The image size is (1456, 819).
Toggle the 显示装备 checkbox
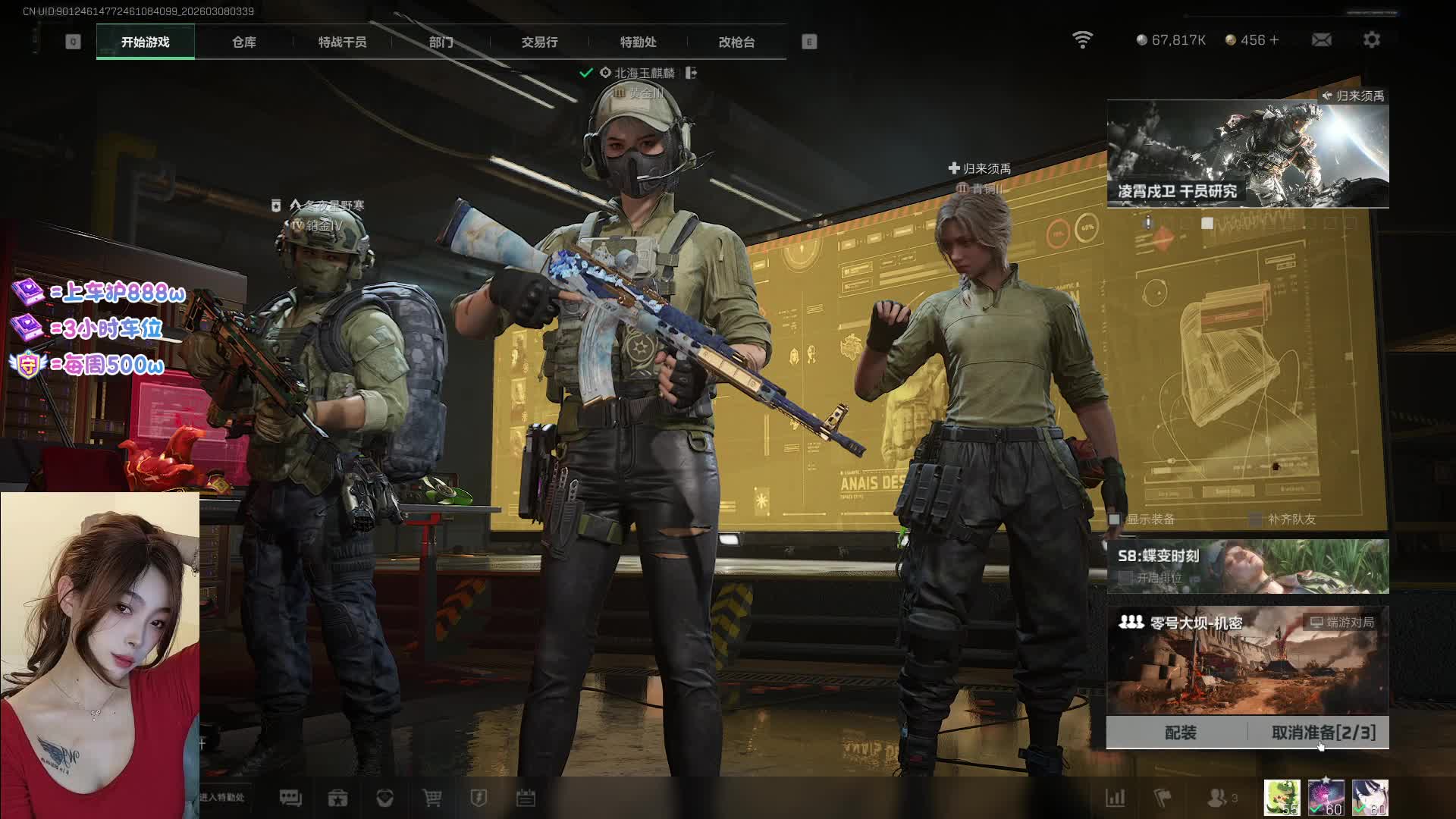click(x=1115, y=519)
